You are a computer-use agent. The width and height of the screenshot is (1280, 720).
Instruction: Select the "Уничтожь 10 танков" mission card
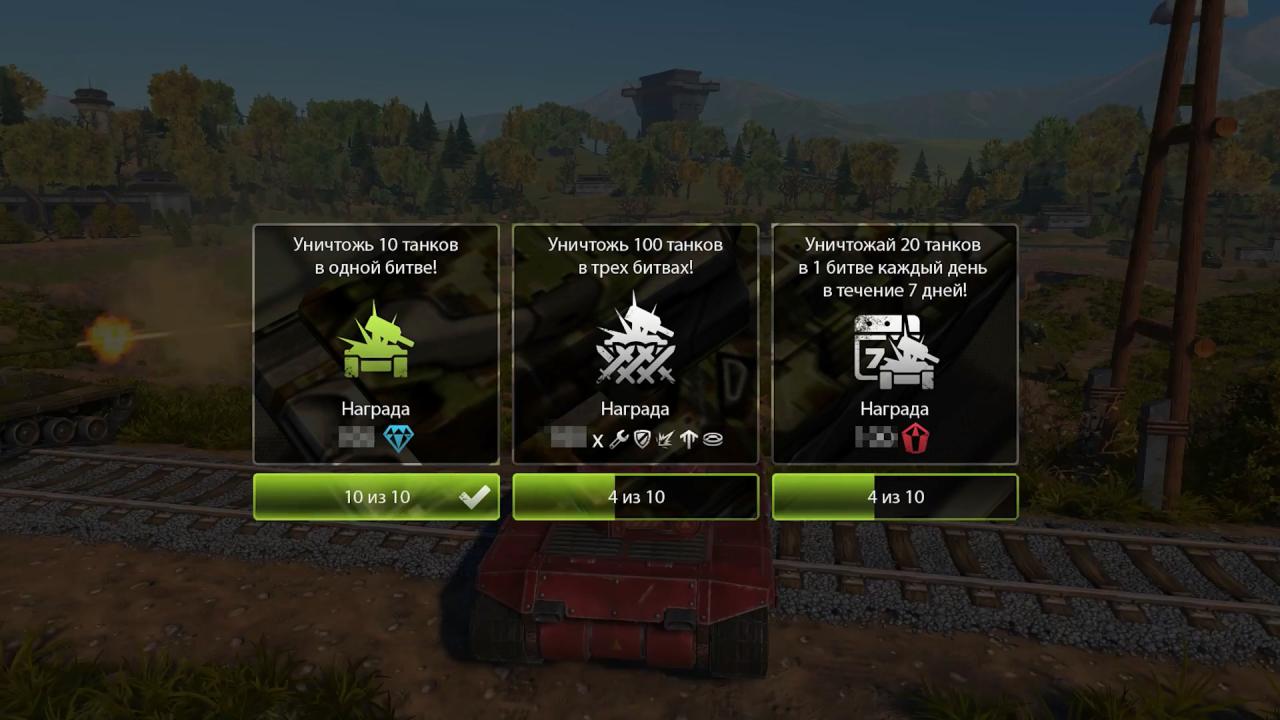(375, 343)
